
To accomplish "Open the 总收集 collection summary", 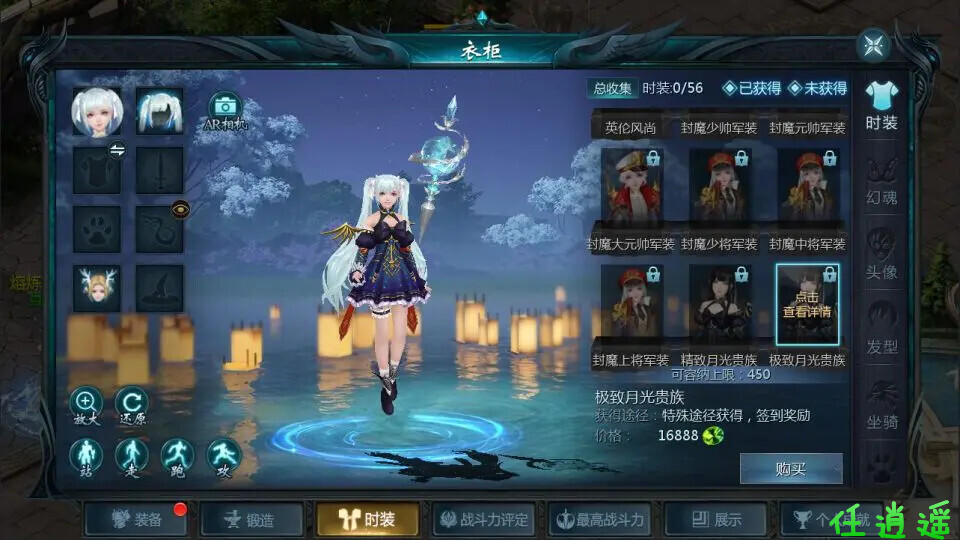I will pos(612,88).
